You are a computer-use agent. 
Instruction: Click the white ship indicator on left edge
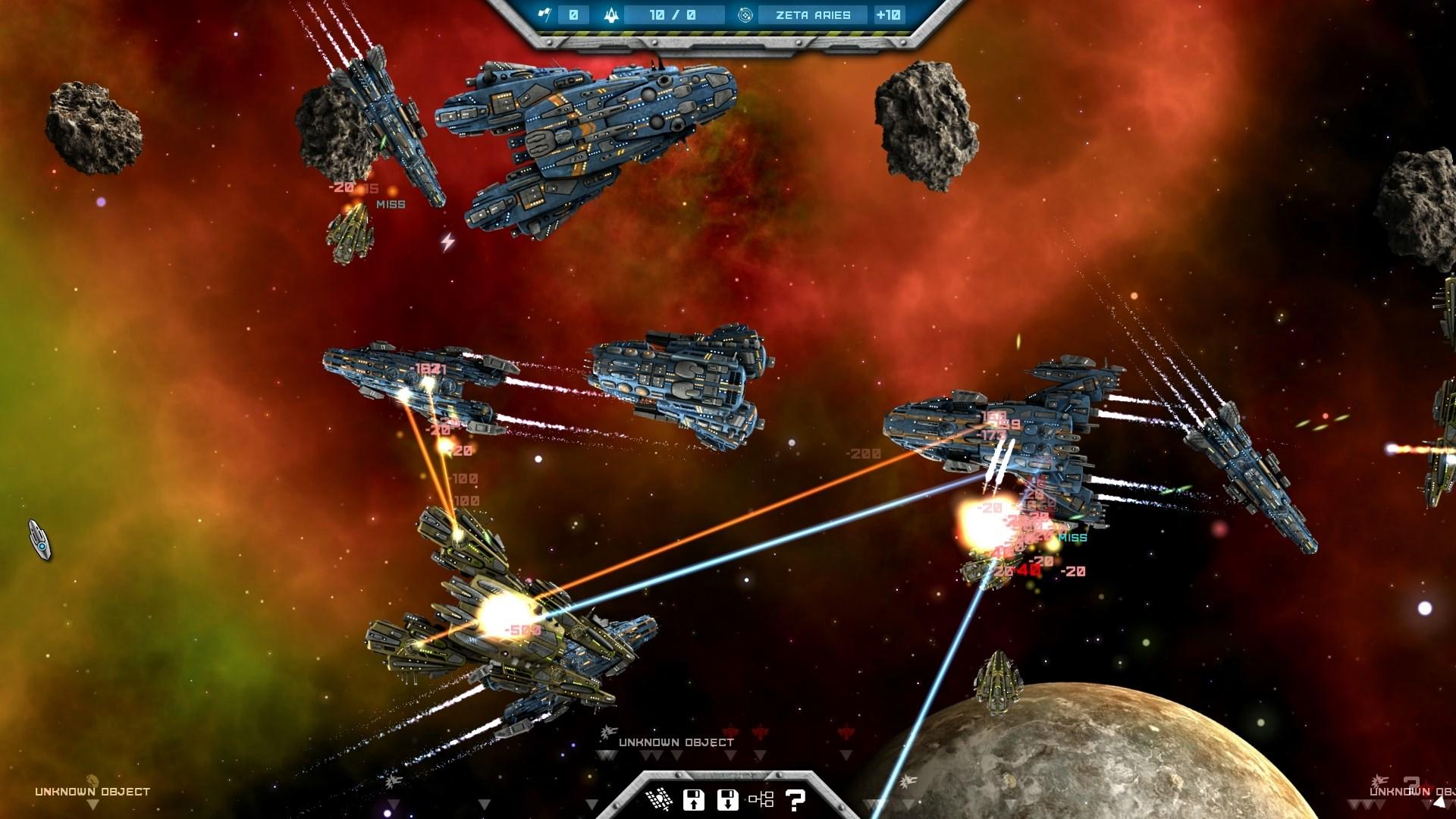tap(39, 540)
